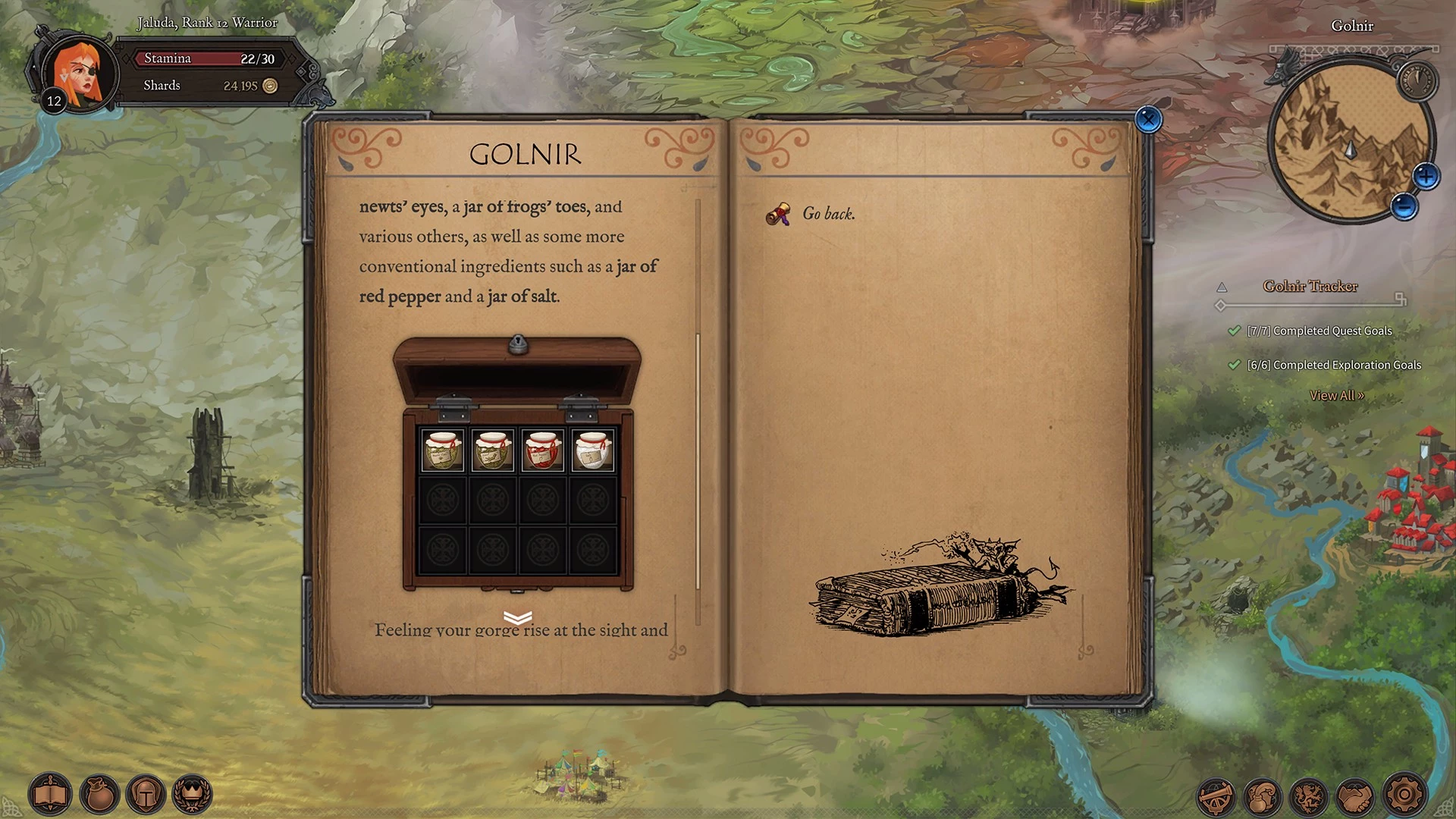Choose the "Go back." option
Screen dimensions: 1456x819
828,214
